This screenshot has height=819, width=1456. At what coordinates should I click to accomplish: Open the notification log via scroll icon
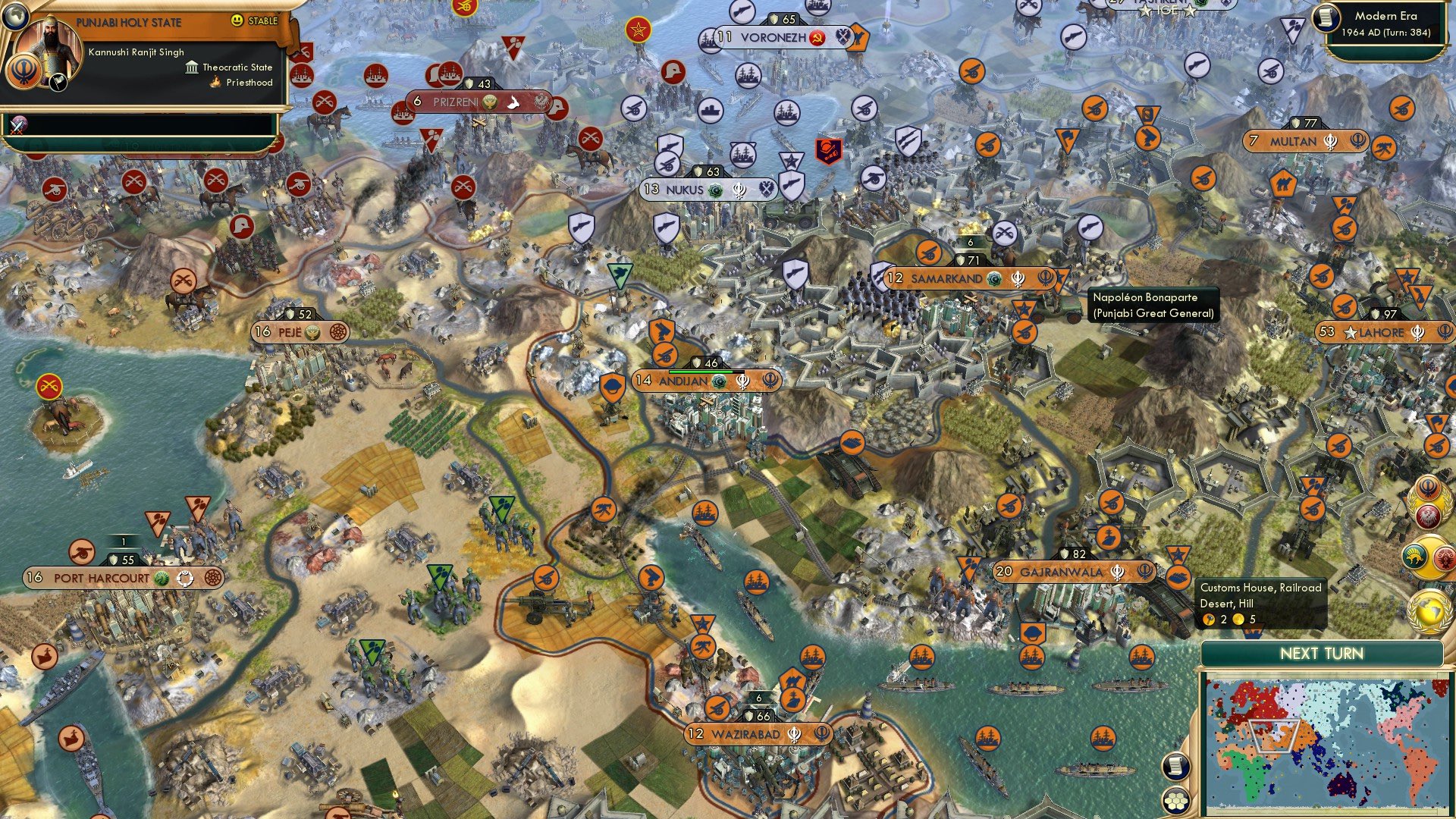click(x=1175, y=766)
